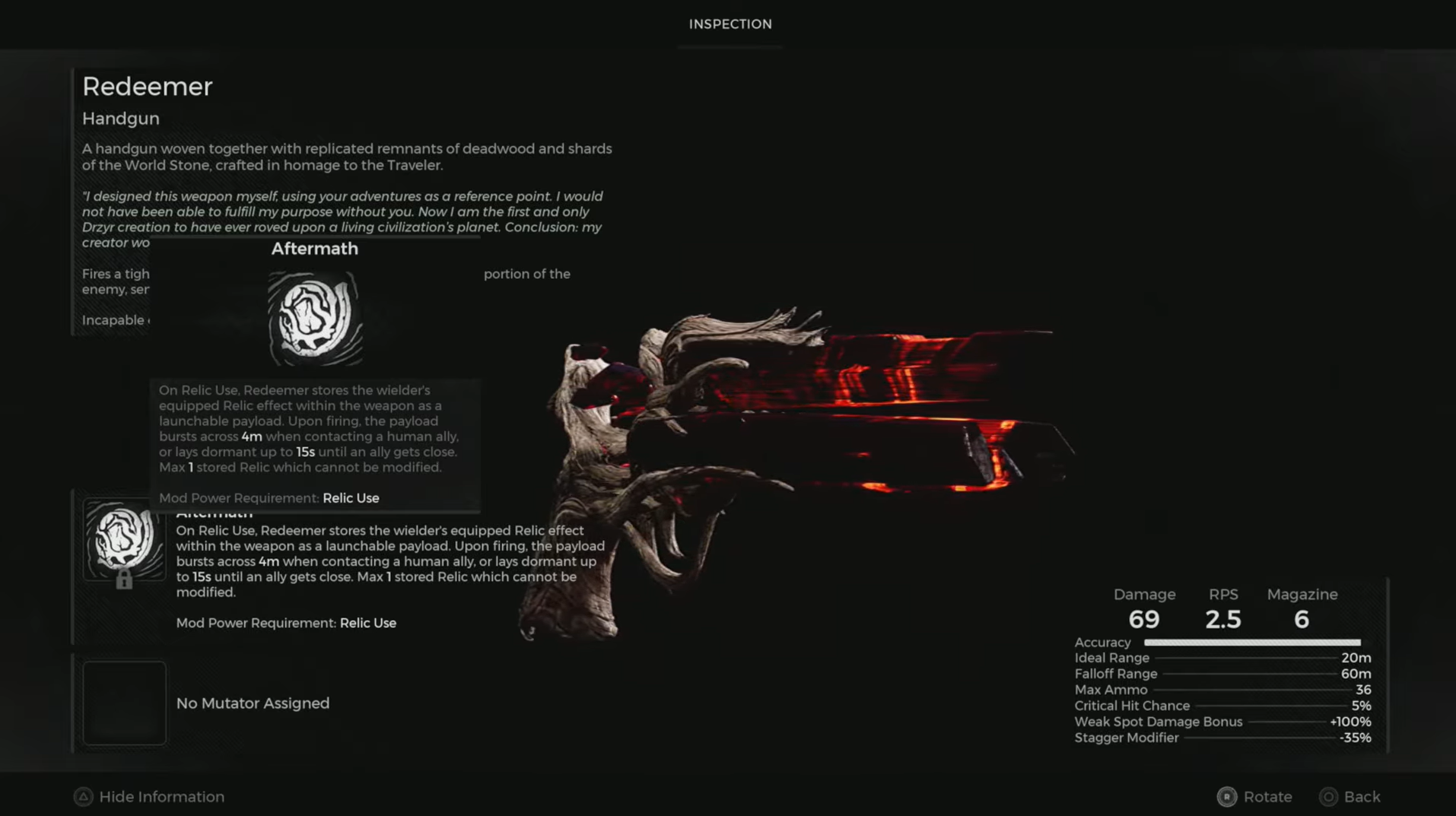Click the Back button

click(x=1361, y=797)
